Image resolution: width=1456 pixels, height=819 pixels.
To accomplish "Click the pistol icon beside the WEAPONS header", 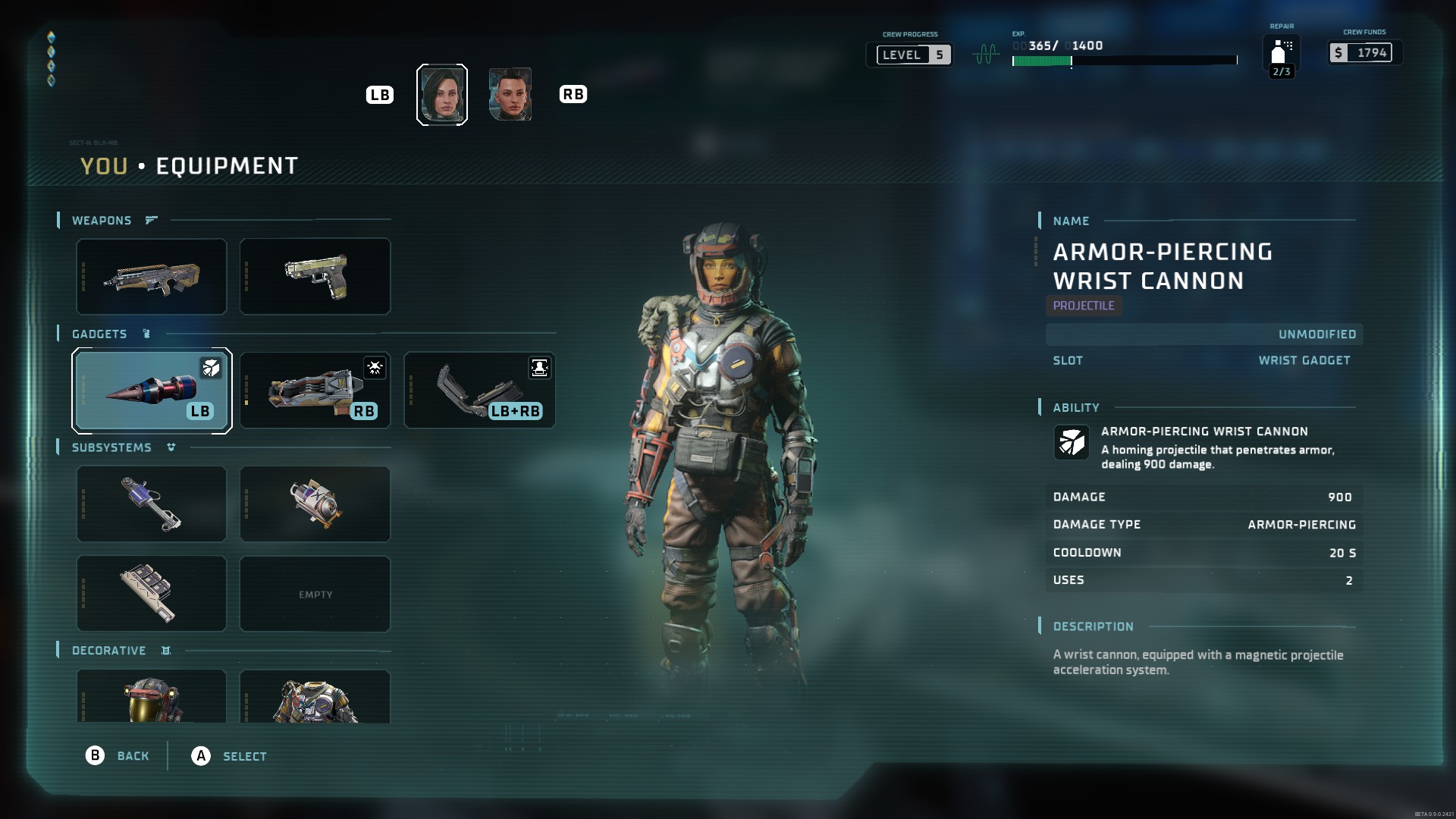I will [150, 220].
